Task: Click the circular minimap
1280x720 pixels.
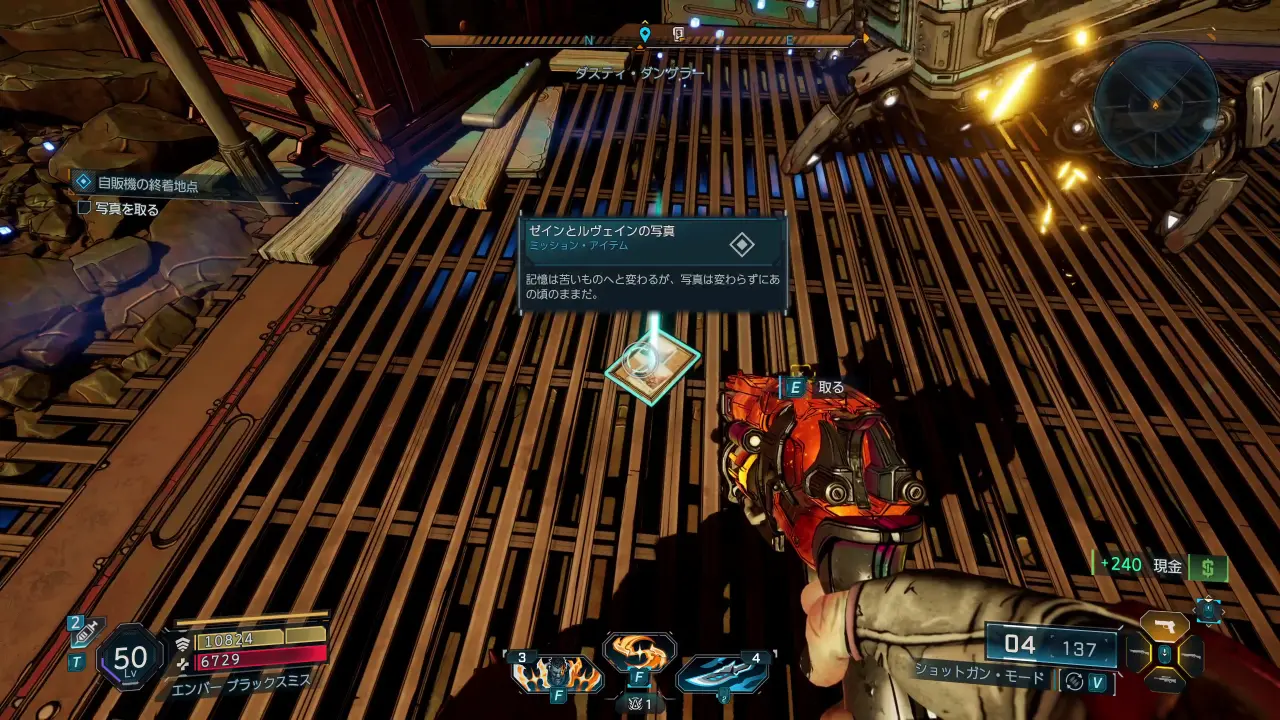Action: [1155, 103]
